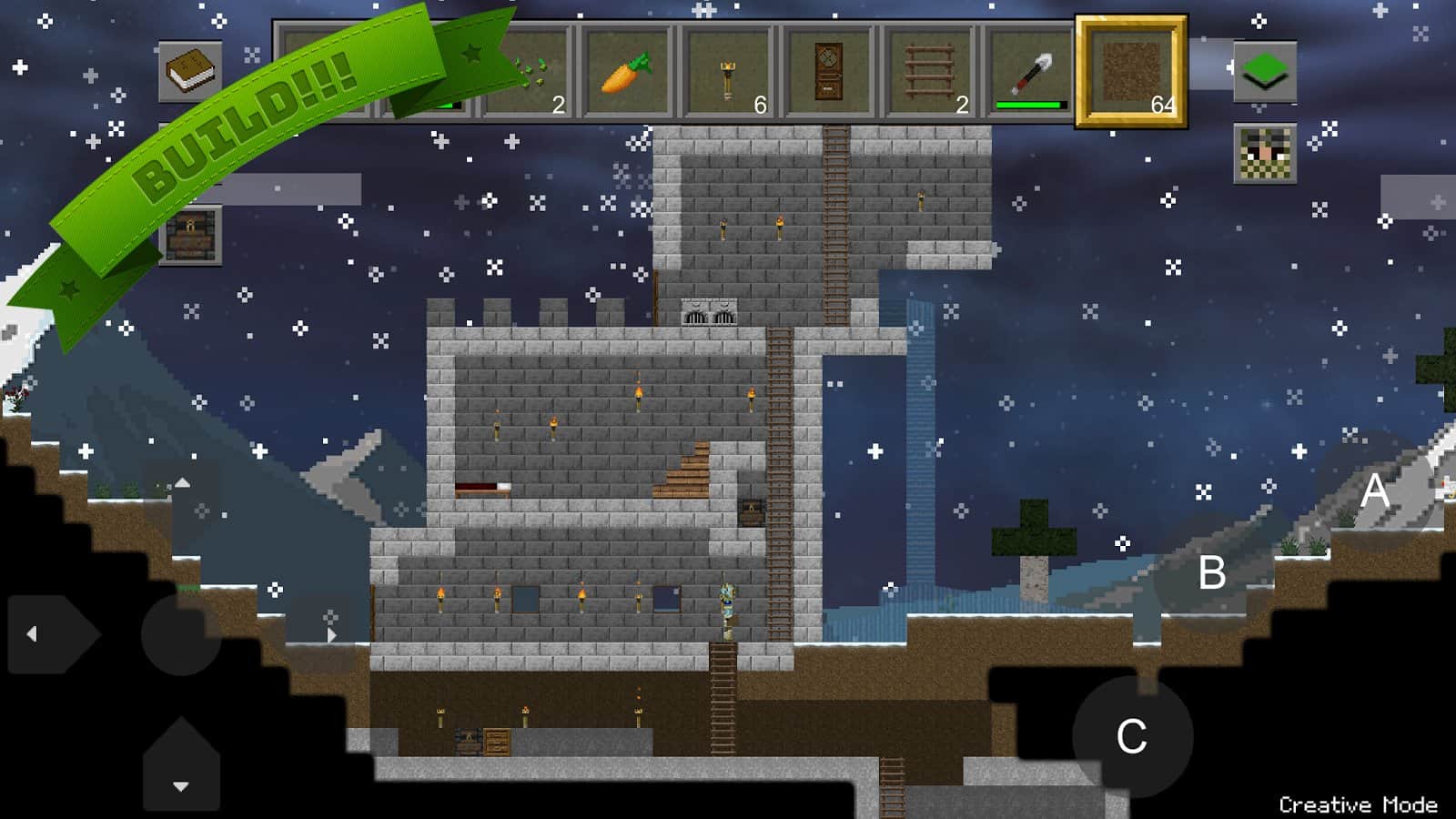The image size is (1456, 819).
Task: Equip the shovel from the hotbar
Action: (1030, 73)
